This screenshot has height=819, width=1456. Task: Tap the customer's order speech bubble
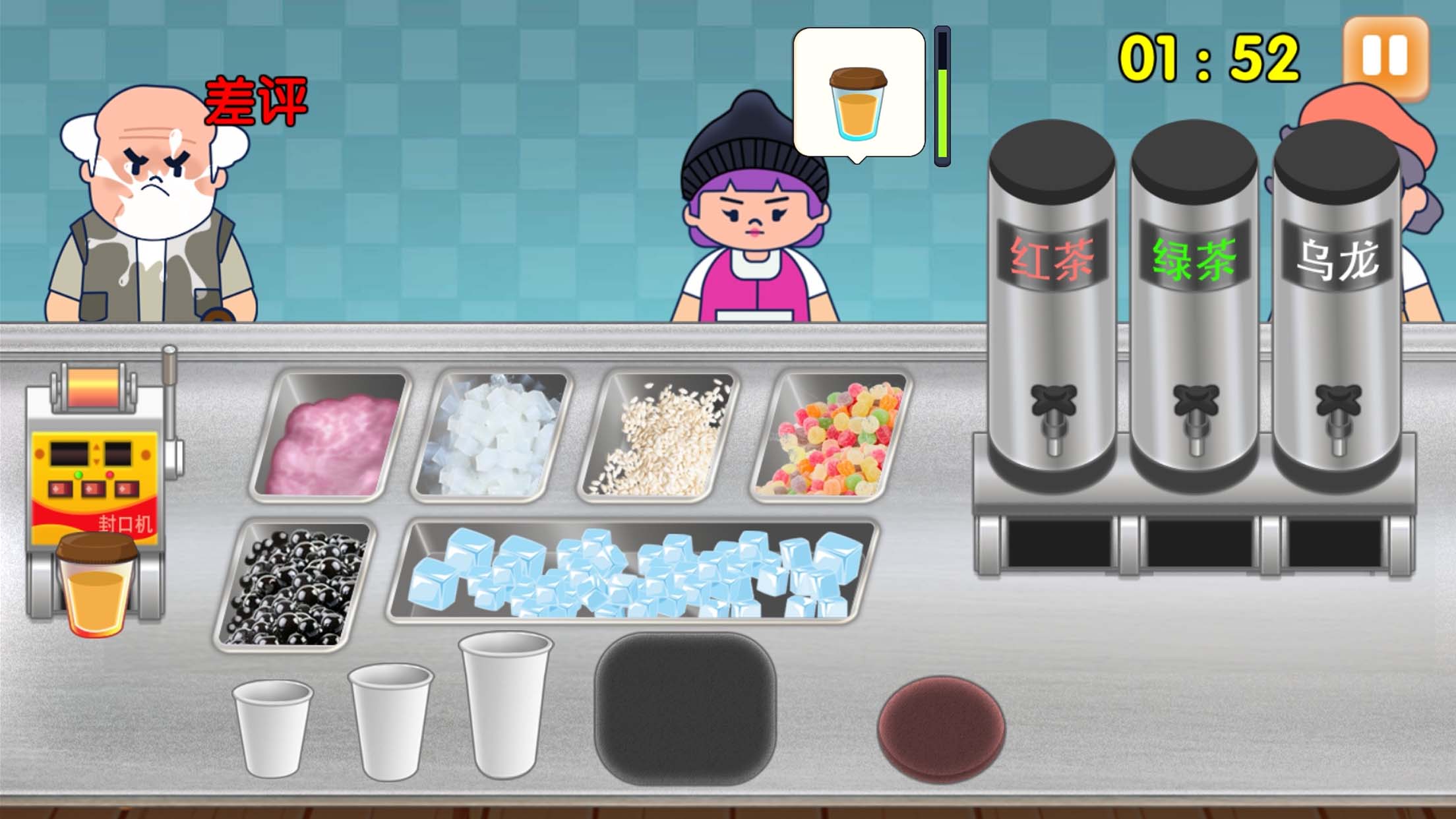coord(857,92)
